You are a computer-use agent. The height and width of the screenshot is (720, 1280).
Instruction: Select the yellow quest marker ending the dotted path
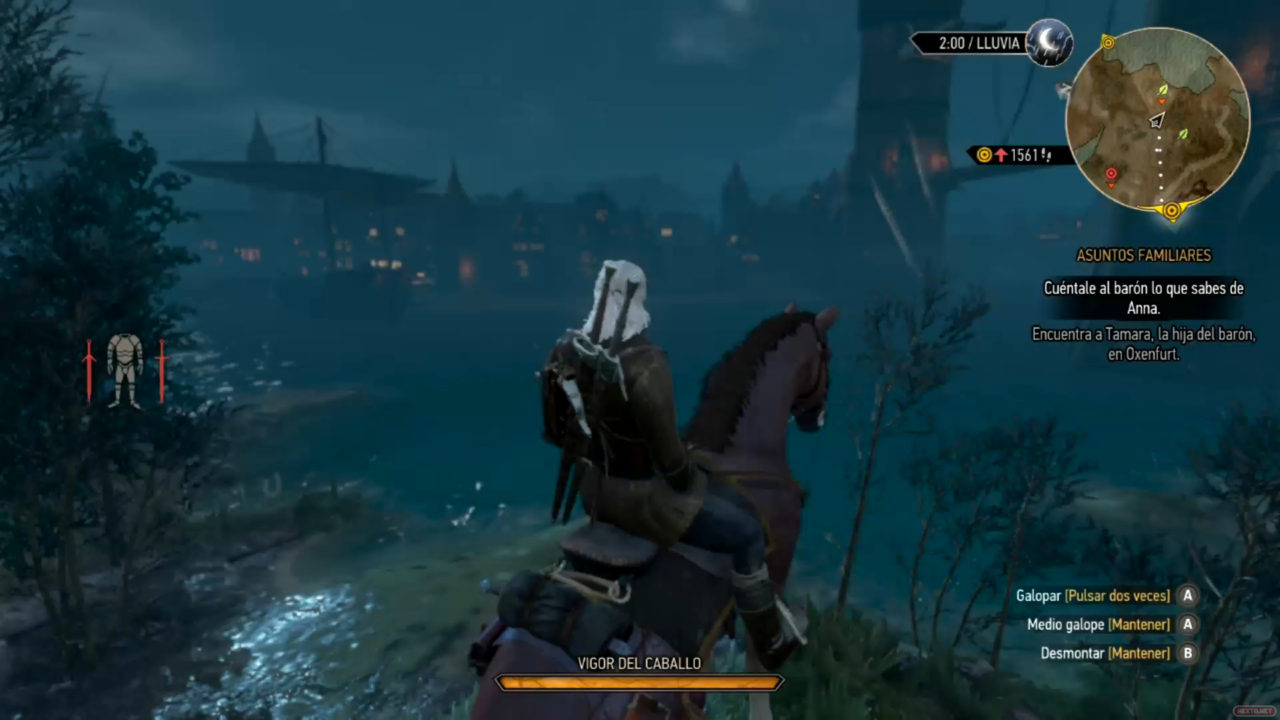tap(1171, 211)
